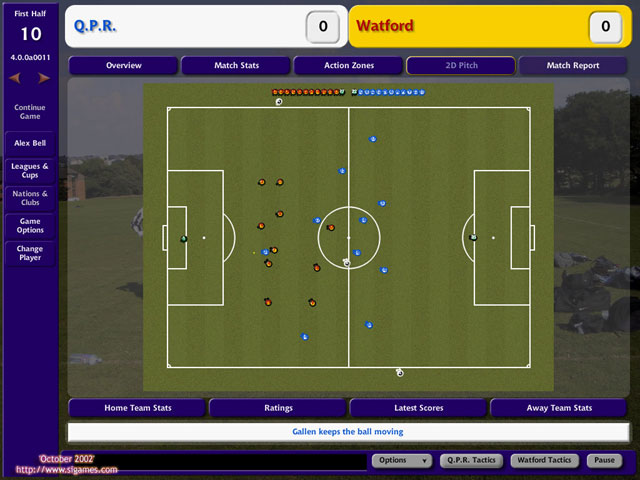Open the Options dropdown
The height and width of the screenshot is (480, 640).
pyautogui.click(x=402, y=461)
